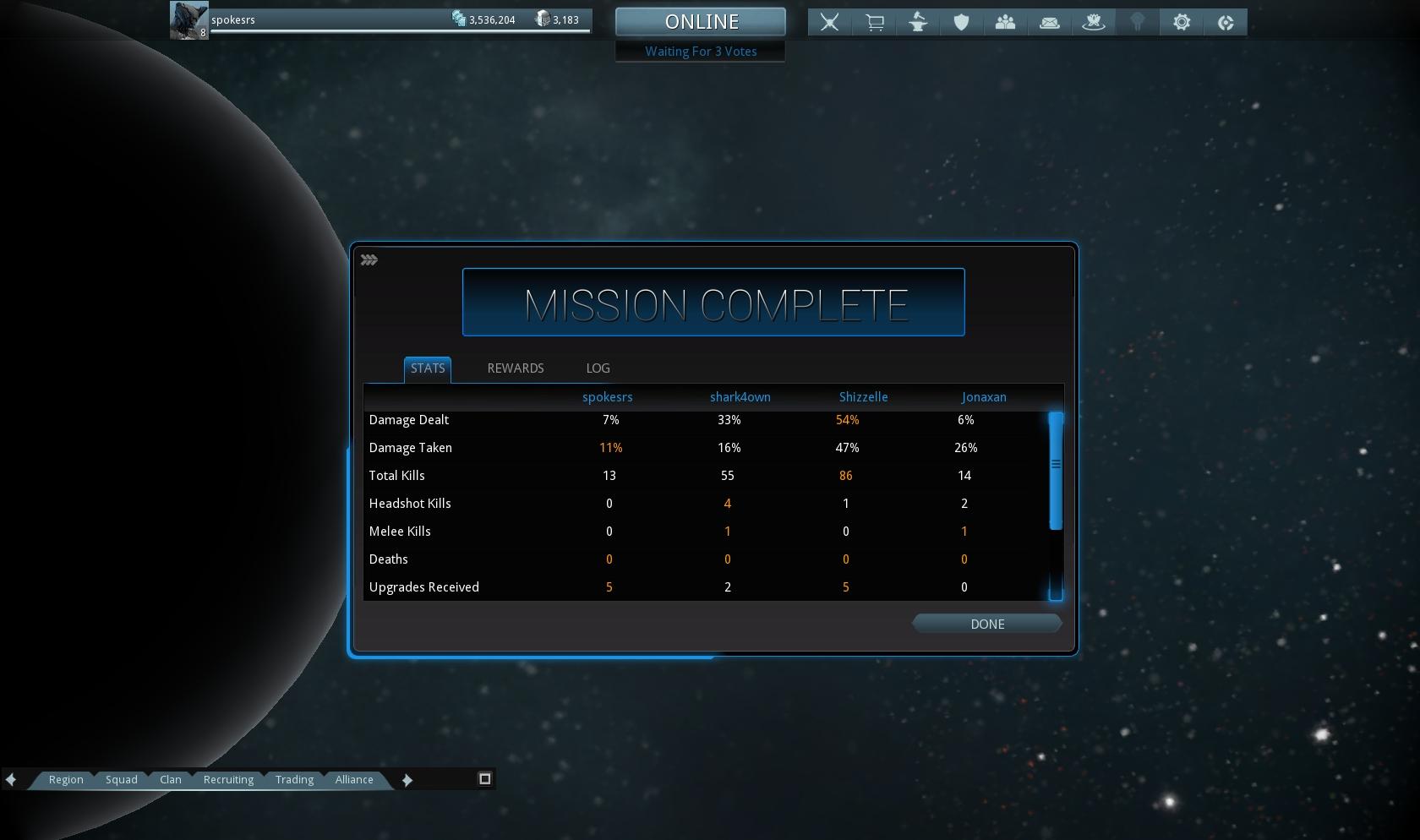The image size is (1420, 840).
Task: Click the DONE button
Action: tap(986, 624)
